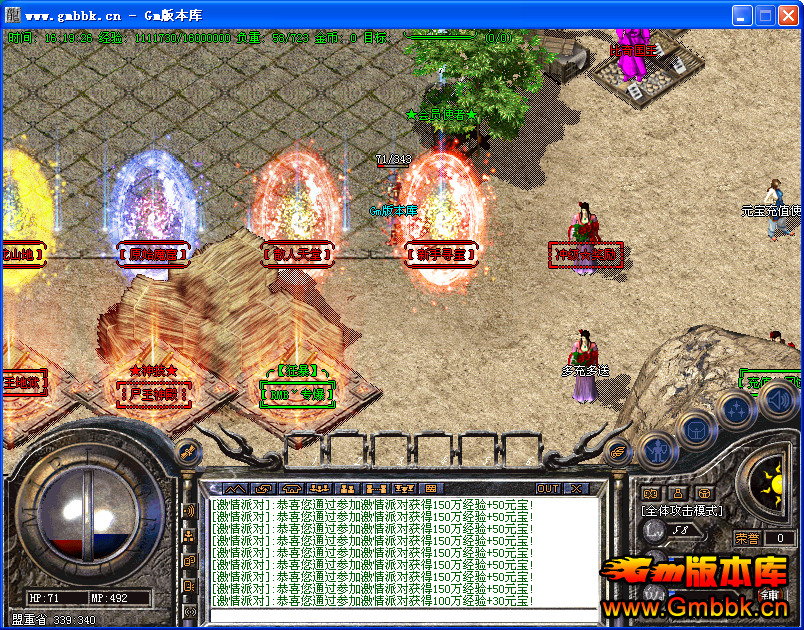Close the chat panel with the X button

(x=577, y=488)
